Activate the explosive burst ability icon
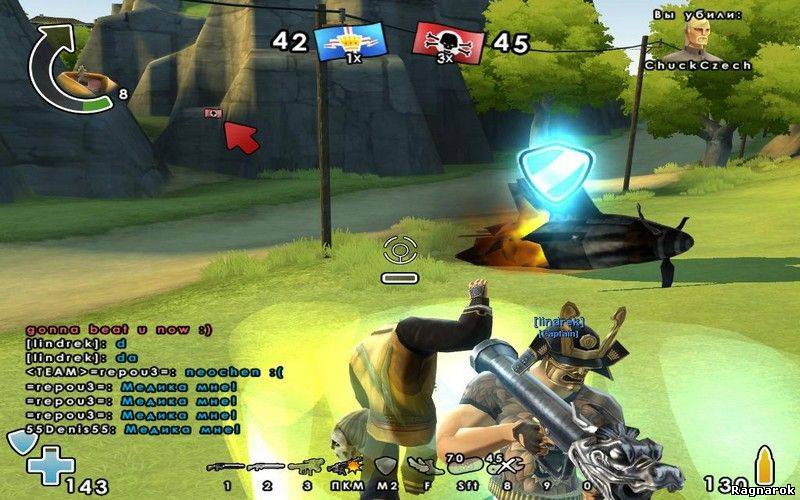This screenshot has height=500, width=800. click(x=347, y=467)
